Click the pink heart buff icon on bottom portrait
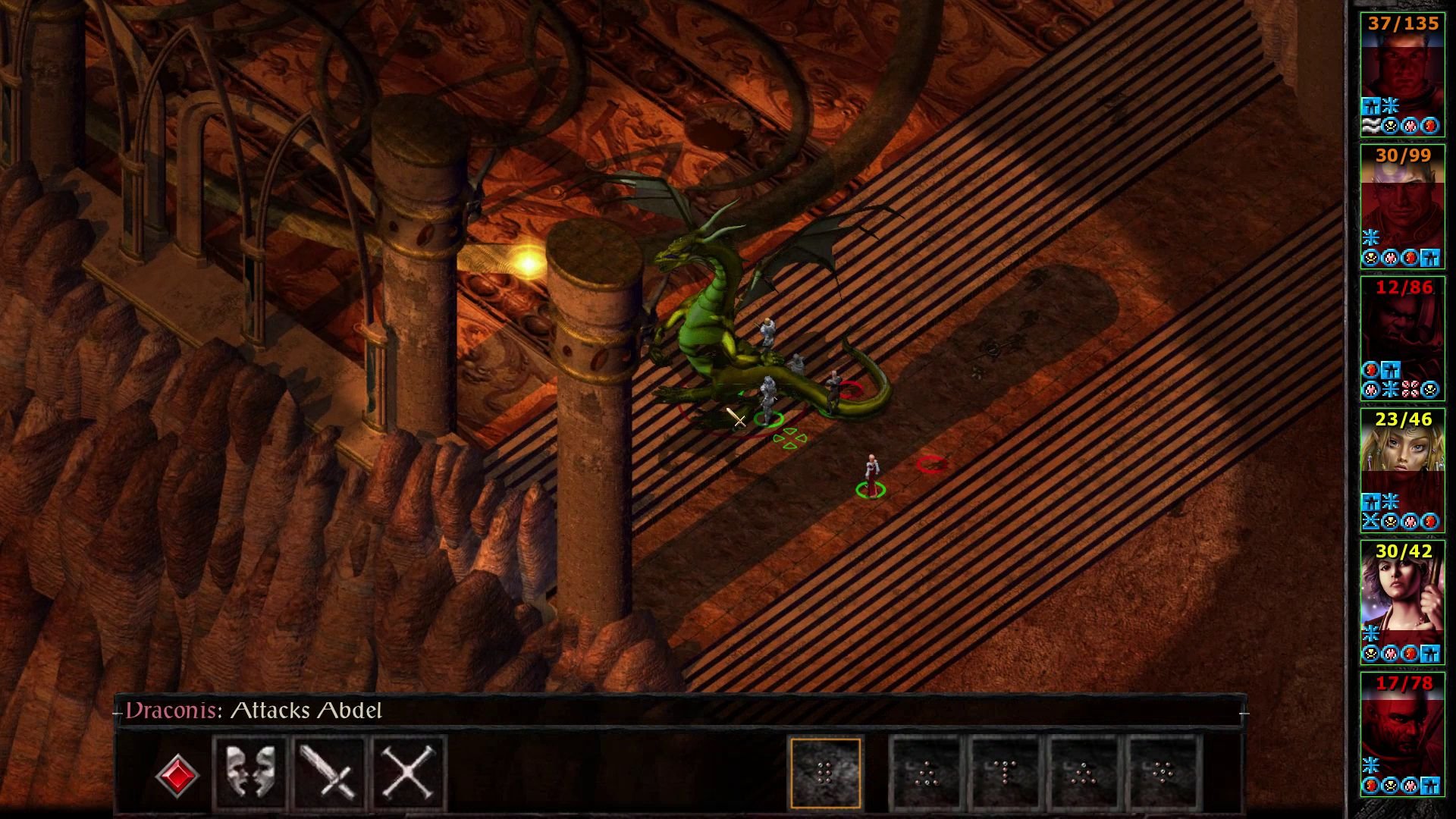The width and height of the screenshot is (1456, 819). pos(1409,786)
